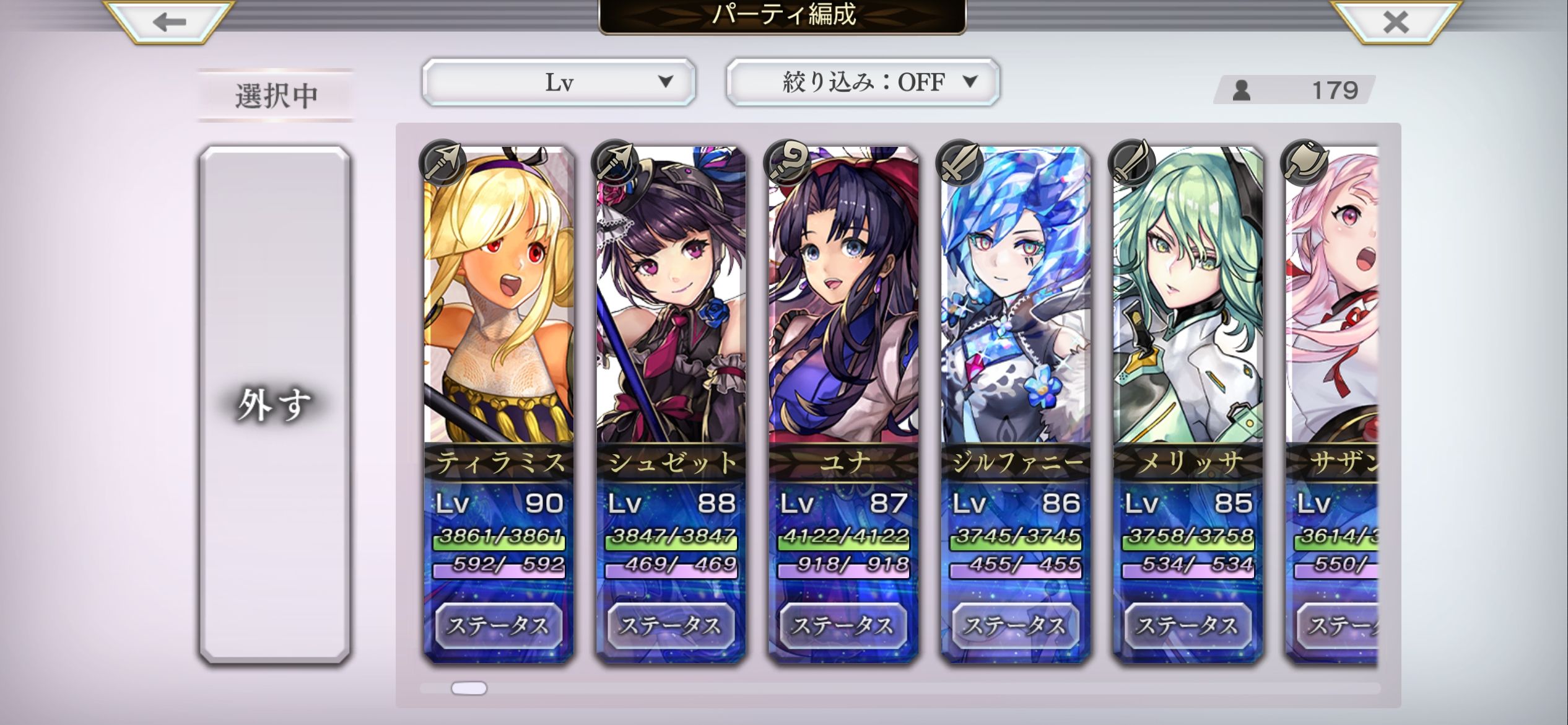Open the Lv sort dropdown
Screen dimensions: 1568x725
(559, 82)
